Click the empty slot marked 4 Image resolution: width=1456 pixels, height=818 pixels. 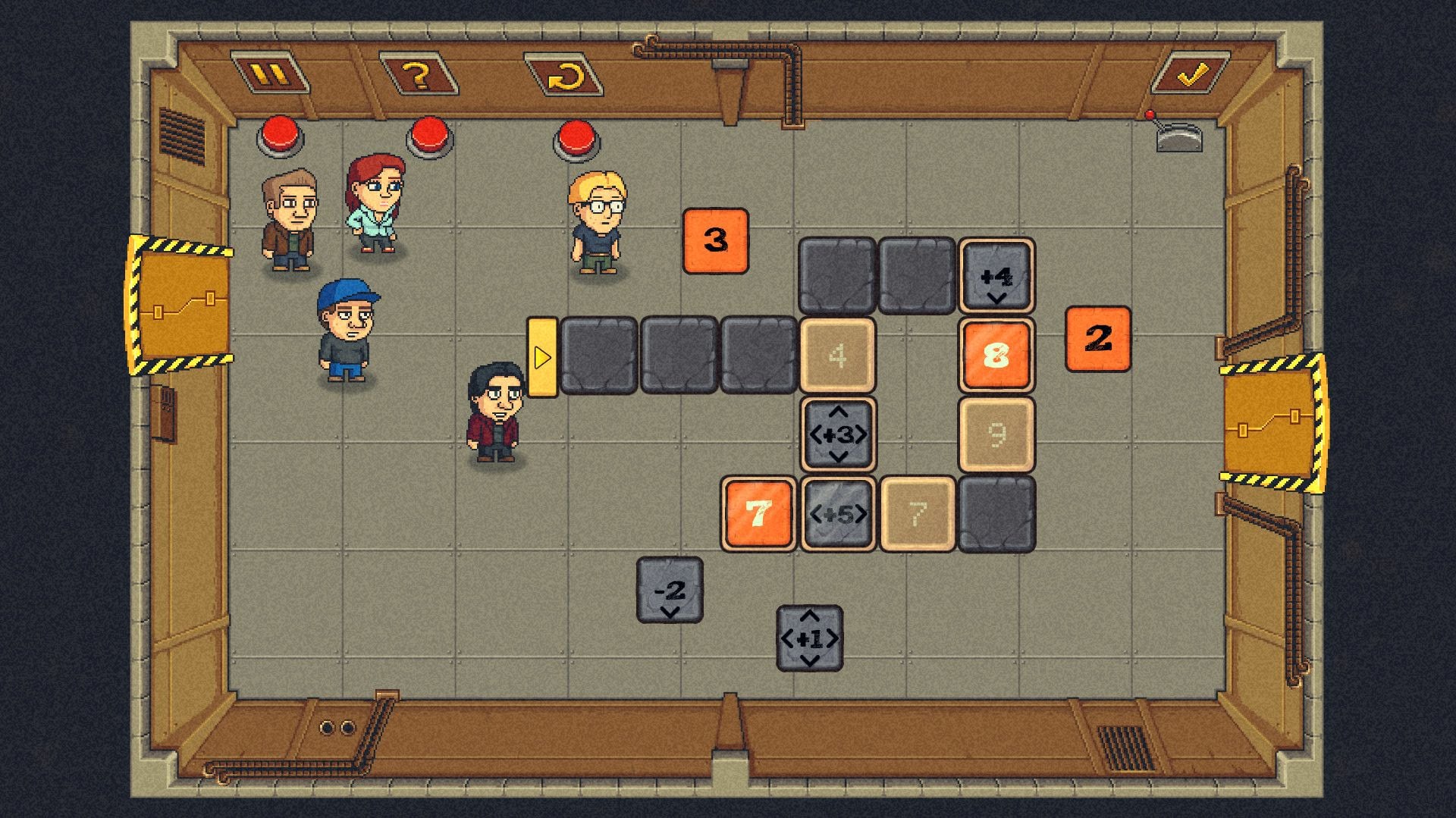837,355
